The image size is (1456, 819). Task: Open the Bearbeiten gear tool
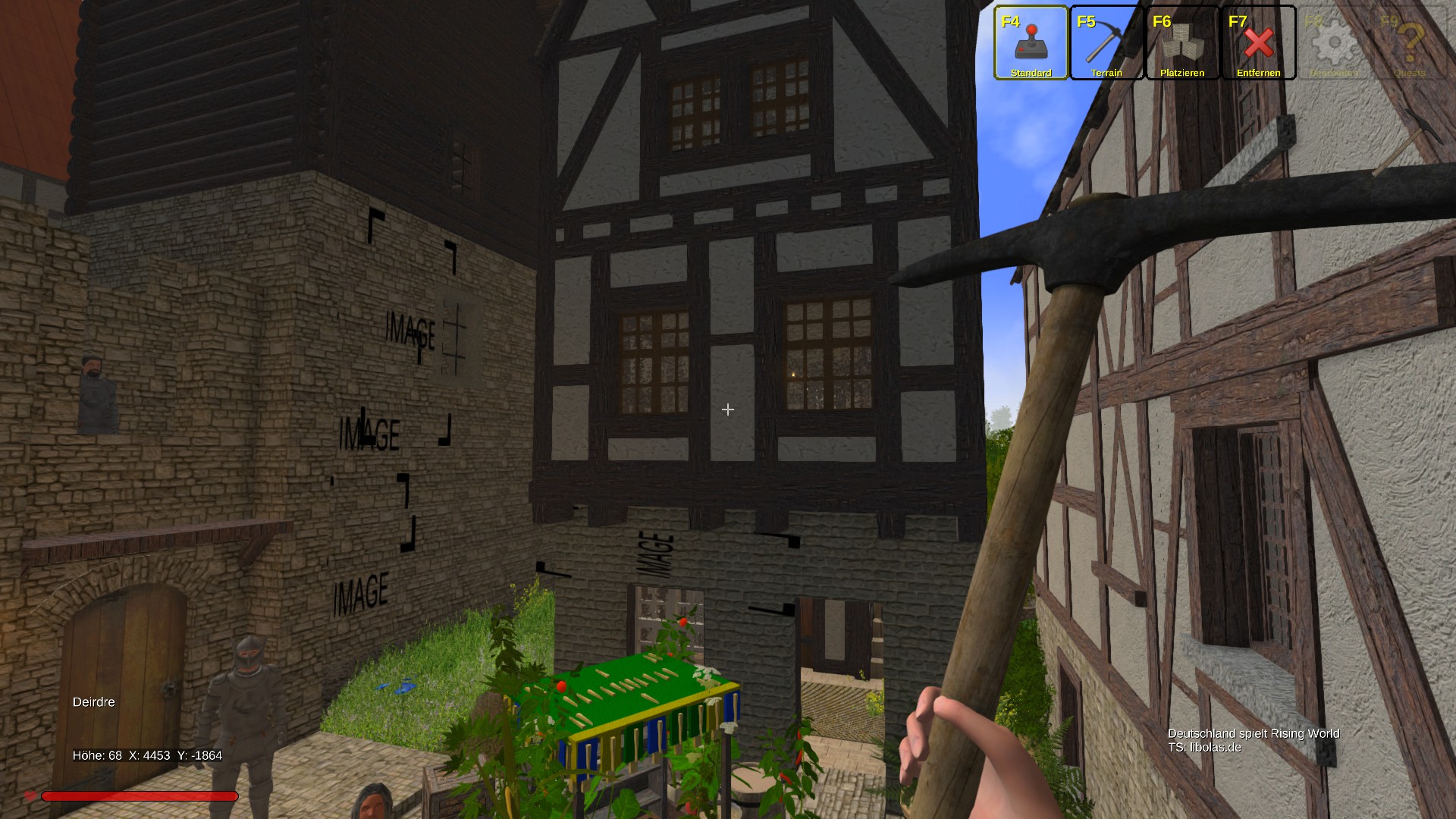pyautogui.click(x=1334, y=43)
